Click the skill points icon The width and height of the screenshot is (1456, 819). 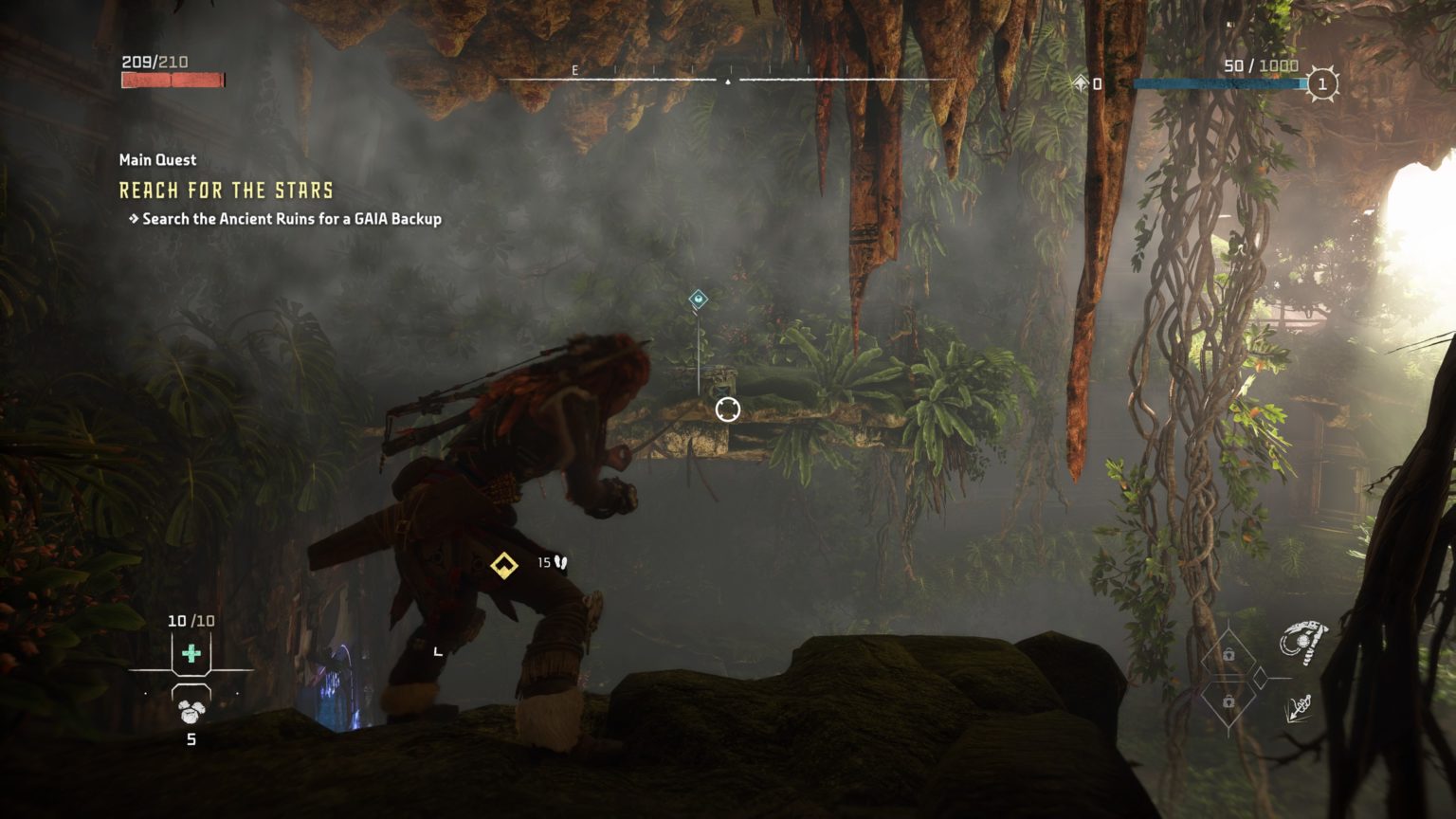(x=1082, y=84)
